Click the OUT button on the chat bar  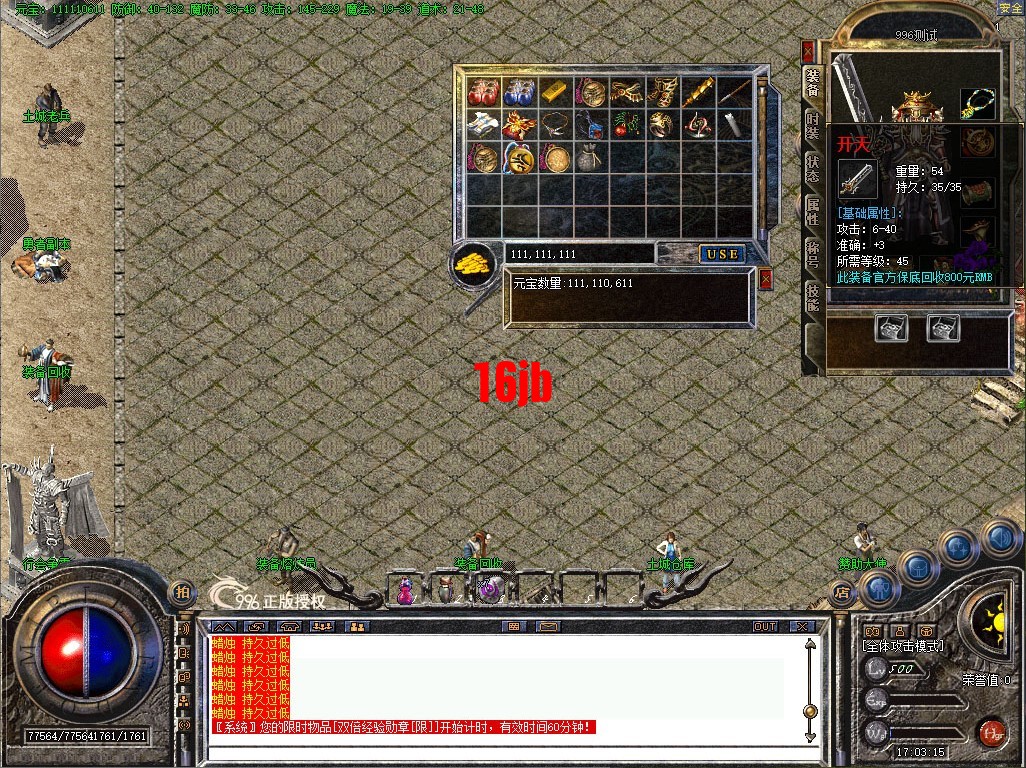point(765,626)
